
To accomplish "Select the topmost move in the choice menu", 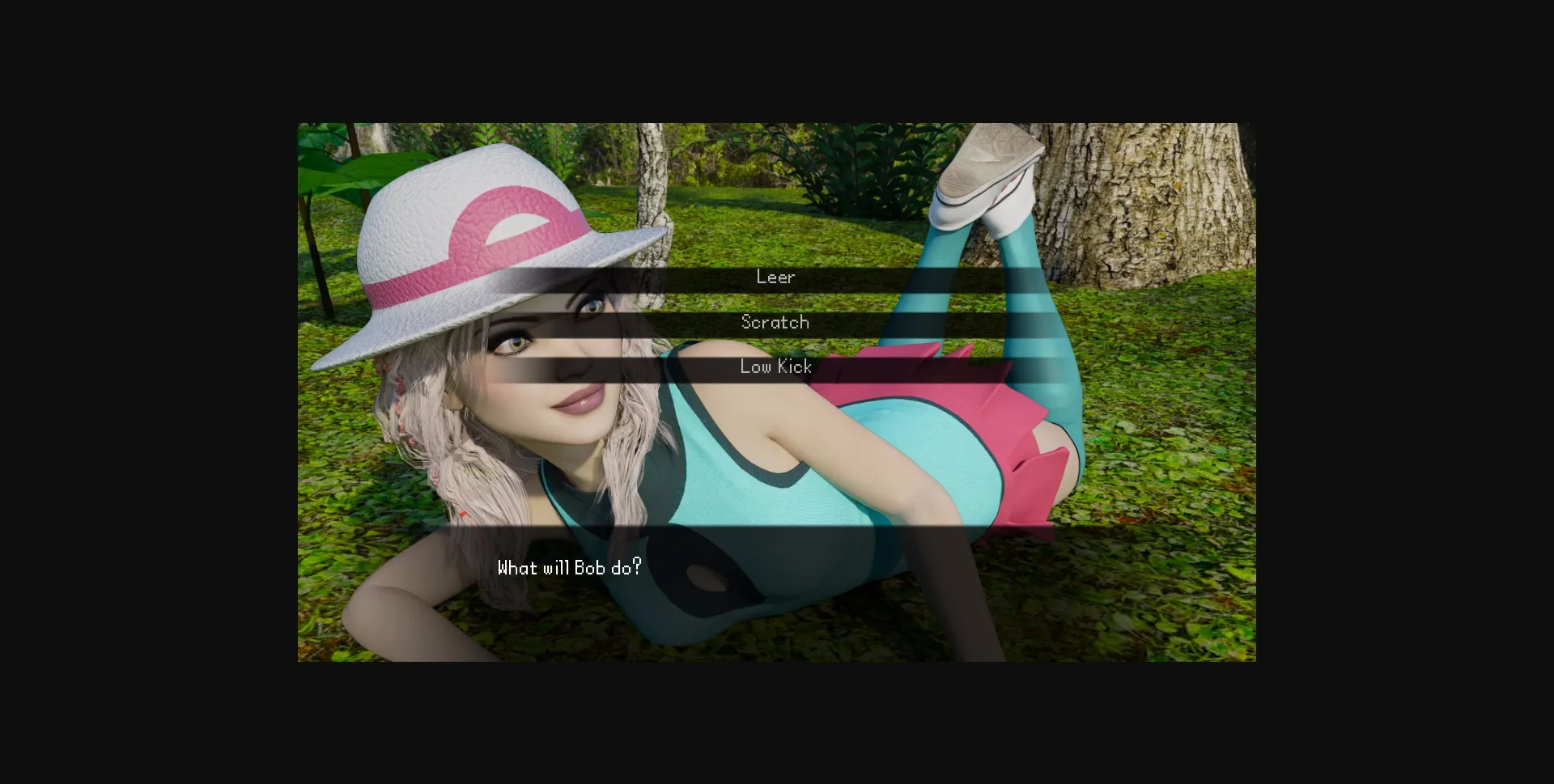I will tap(775, 277).
